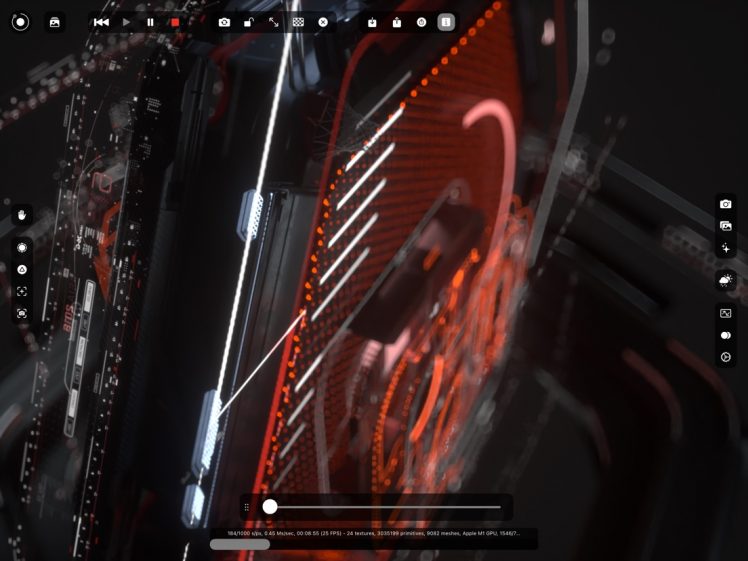Click the white handle on the bottom slider
The image size is (748, 561).
pyautogui.click(x=270, y=507)
